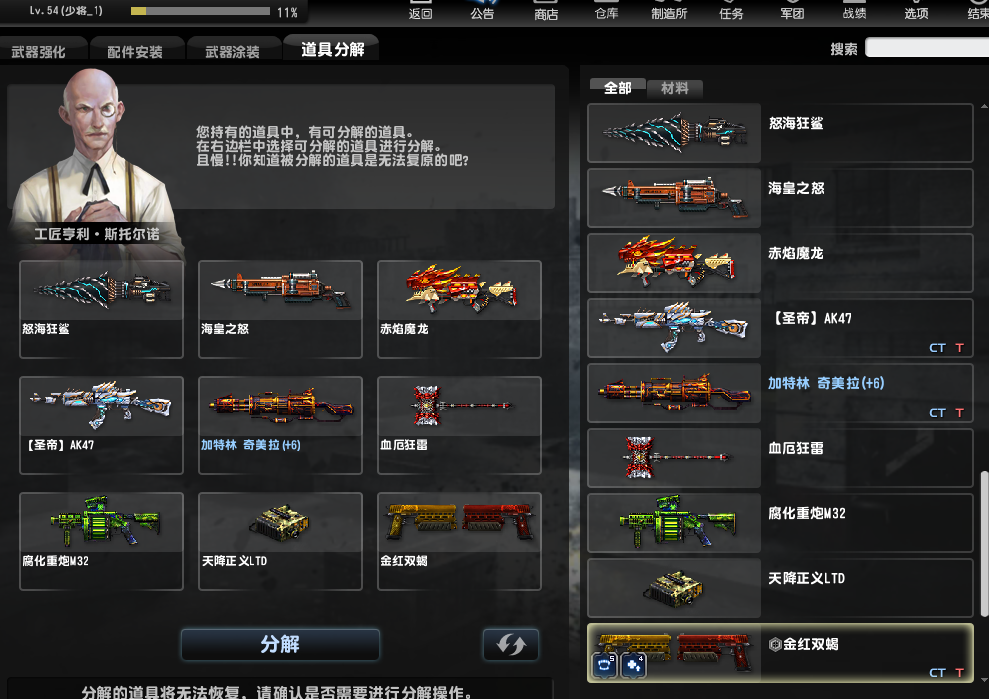The image size is (989, 699).
Task: Pick the 金红双蝎 row in the list
Action: coord(780,652)
